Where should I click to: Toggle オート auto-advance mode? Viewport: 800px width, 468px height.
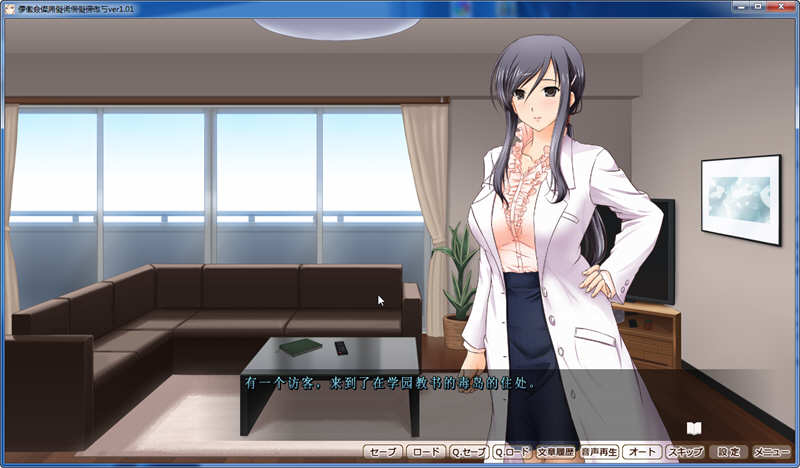coord(641,452)
